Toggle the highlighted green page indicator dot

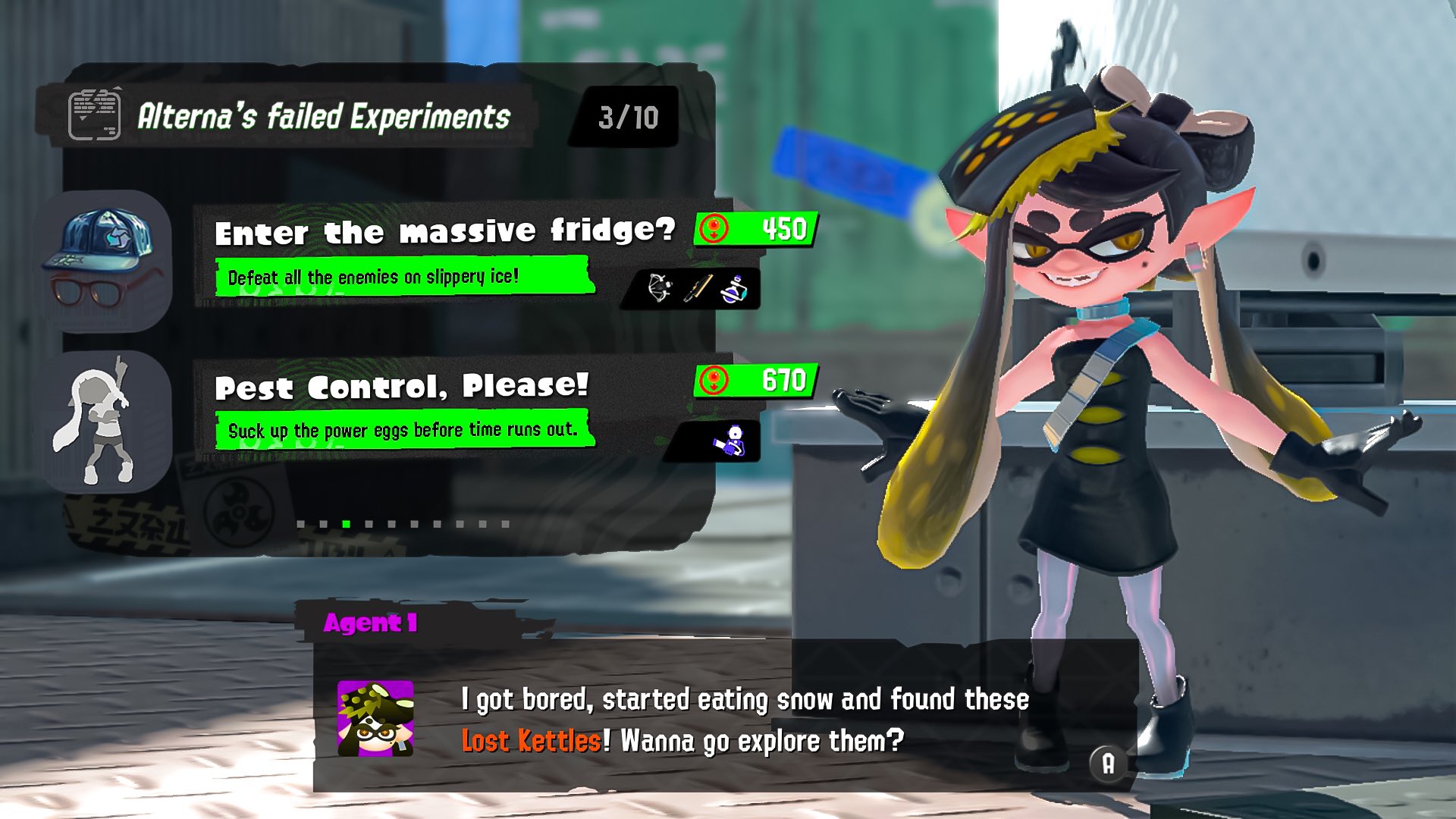tap(346, 523)
